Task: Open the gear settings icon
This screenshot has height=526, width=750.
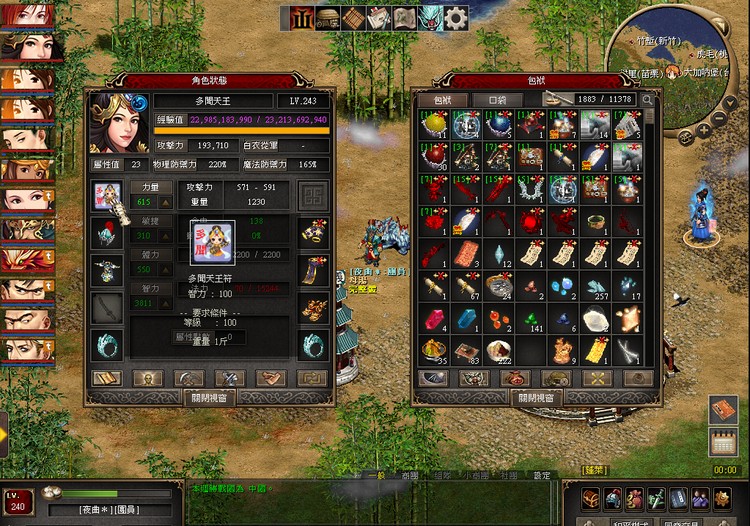Action: point(456,18)
